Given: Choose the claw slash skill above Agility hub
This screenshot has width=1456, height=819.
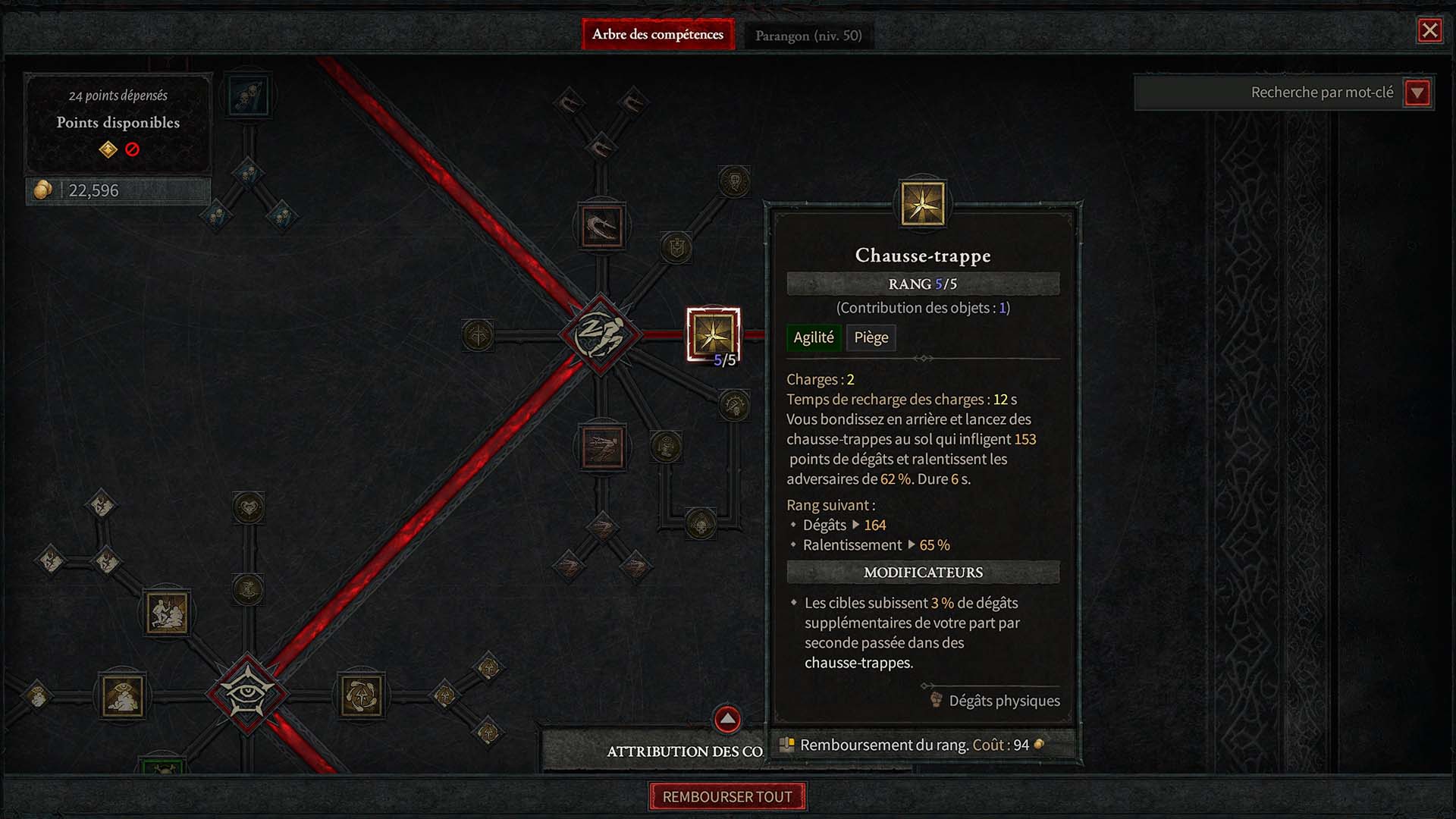Looking at the screenshot, I should 602,226.
